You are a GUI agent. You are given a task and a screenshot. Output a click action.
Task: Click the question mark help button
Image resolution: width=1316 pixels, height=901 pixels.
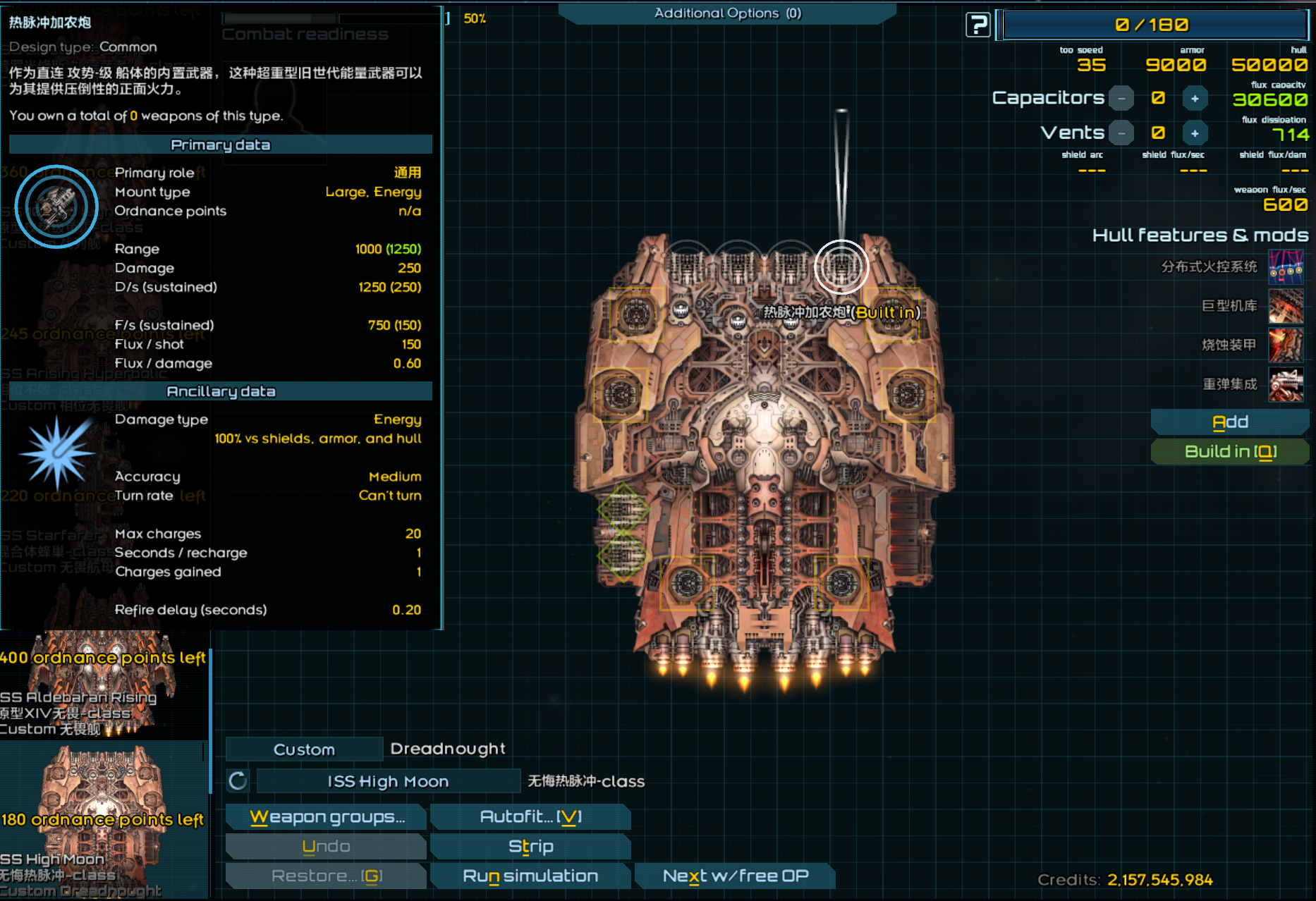coord(978,25)
